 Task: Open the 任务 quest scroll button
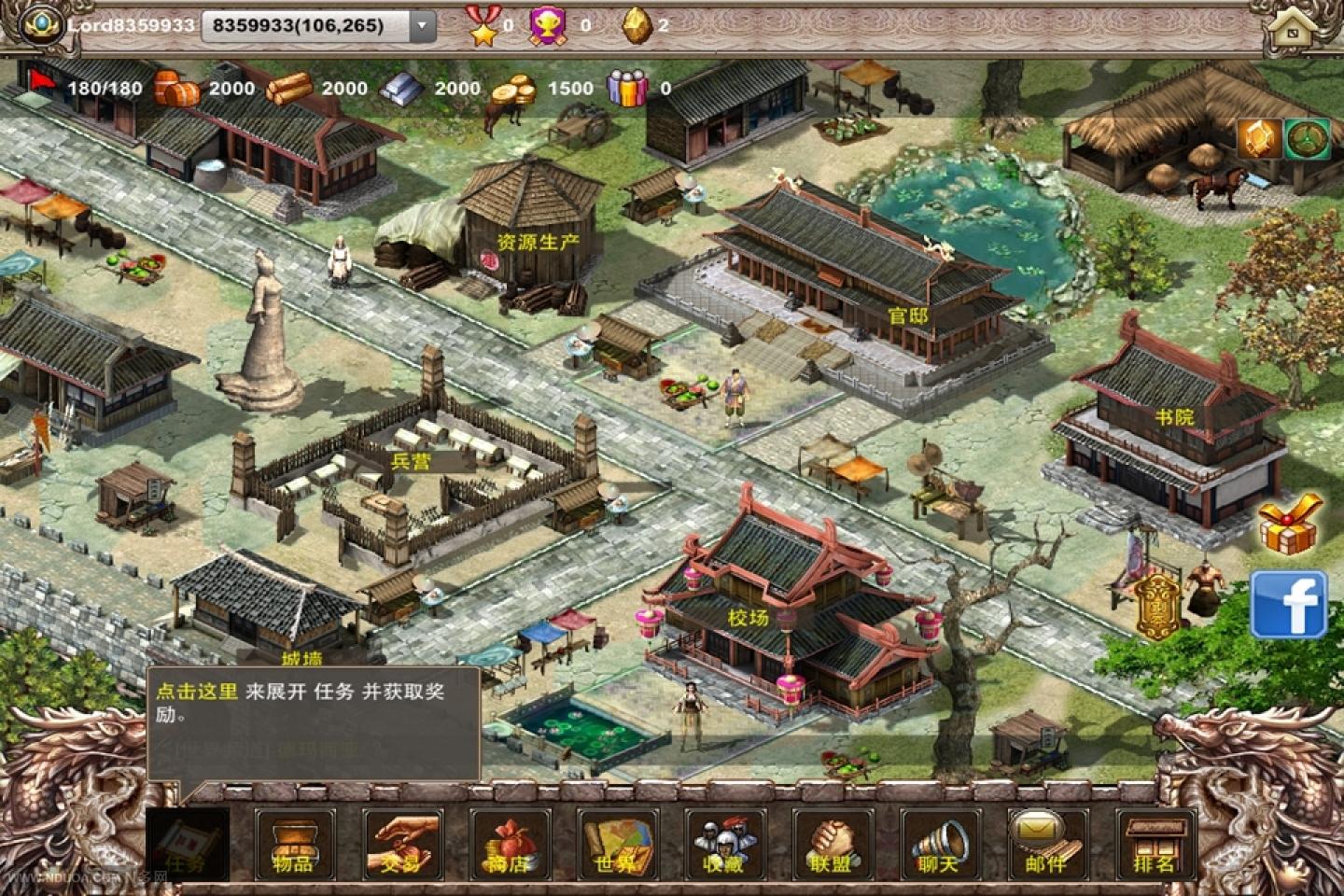click(187, 845)
